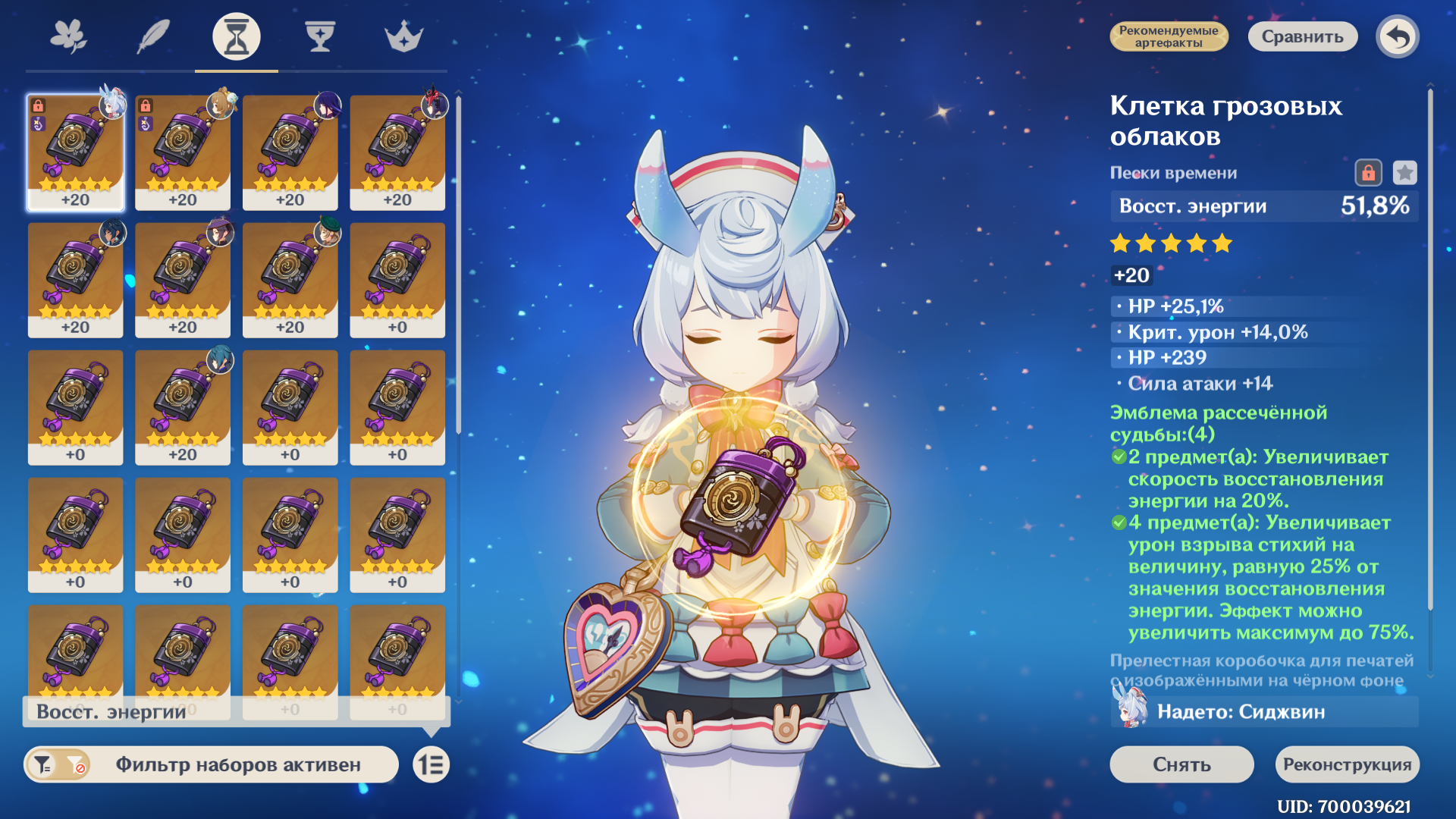Switch to the flower artifact tab
Screen dimensions: 1456x819
pos(68,36)
